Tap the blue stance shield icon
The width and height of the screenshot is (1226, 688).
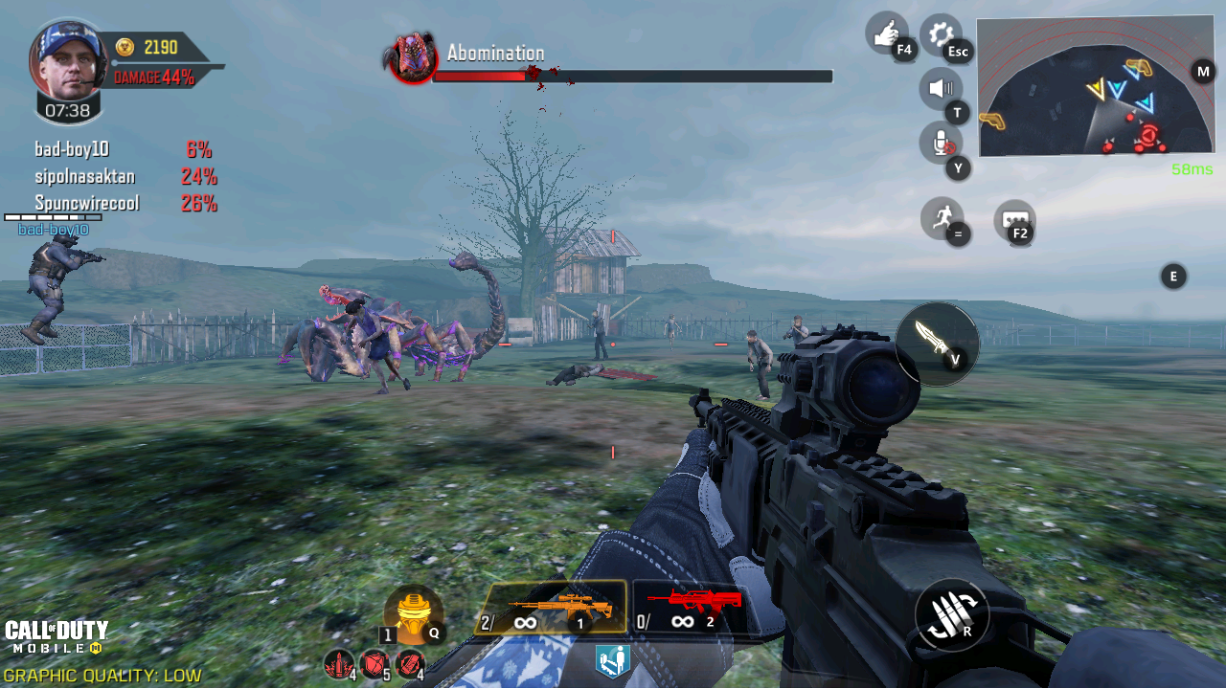click(611, 661)
